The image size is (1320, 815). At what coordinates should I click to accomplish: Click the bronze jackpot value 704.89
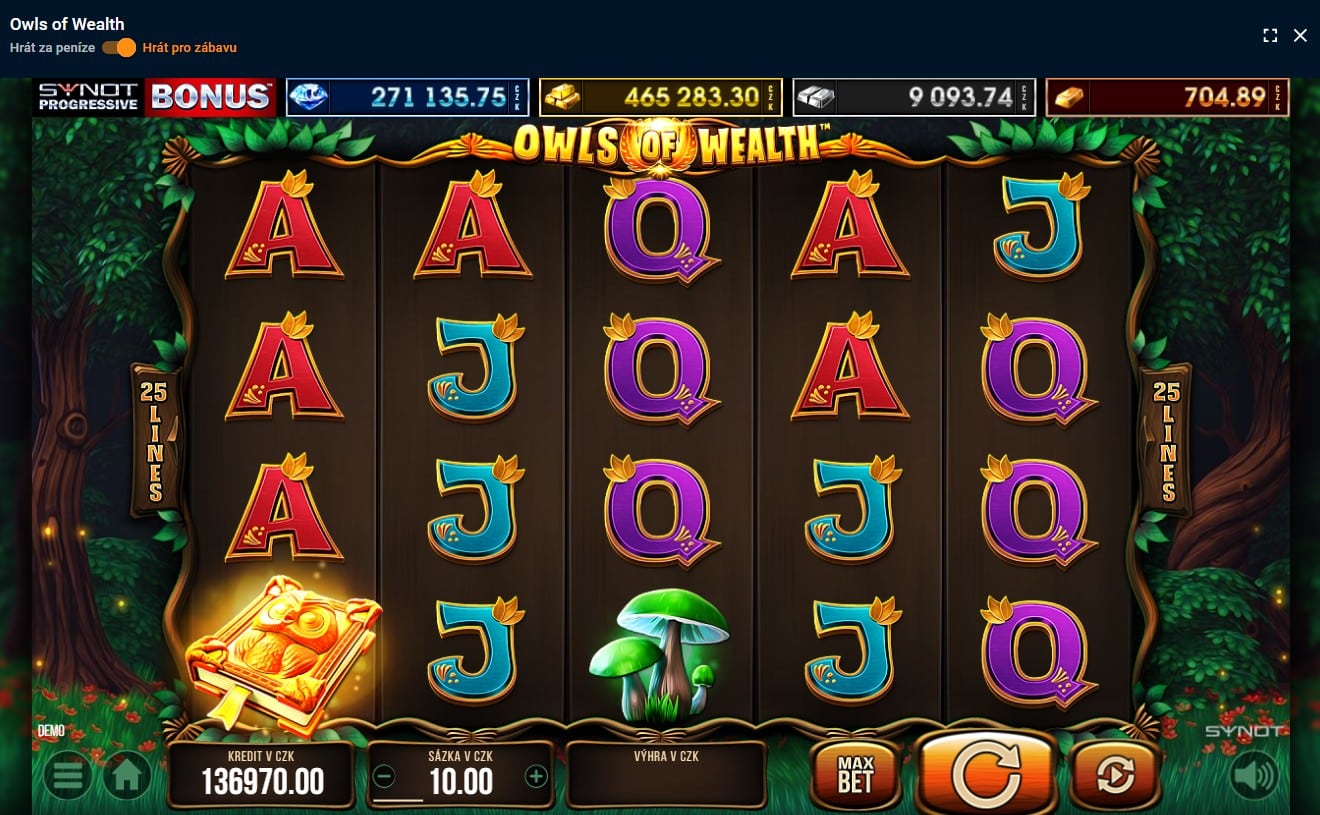pyautogui.click(x=1167, y=97)
